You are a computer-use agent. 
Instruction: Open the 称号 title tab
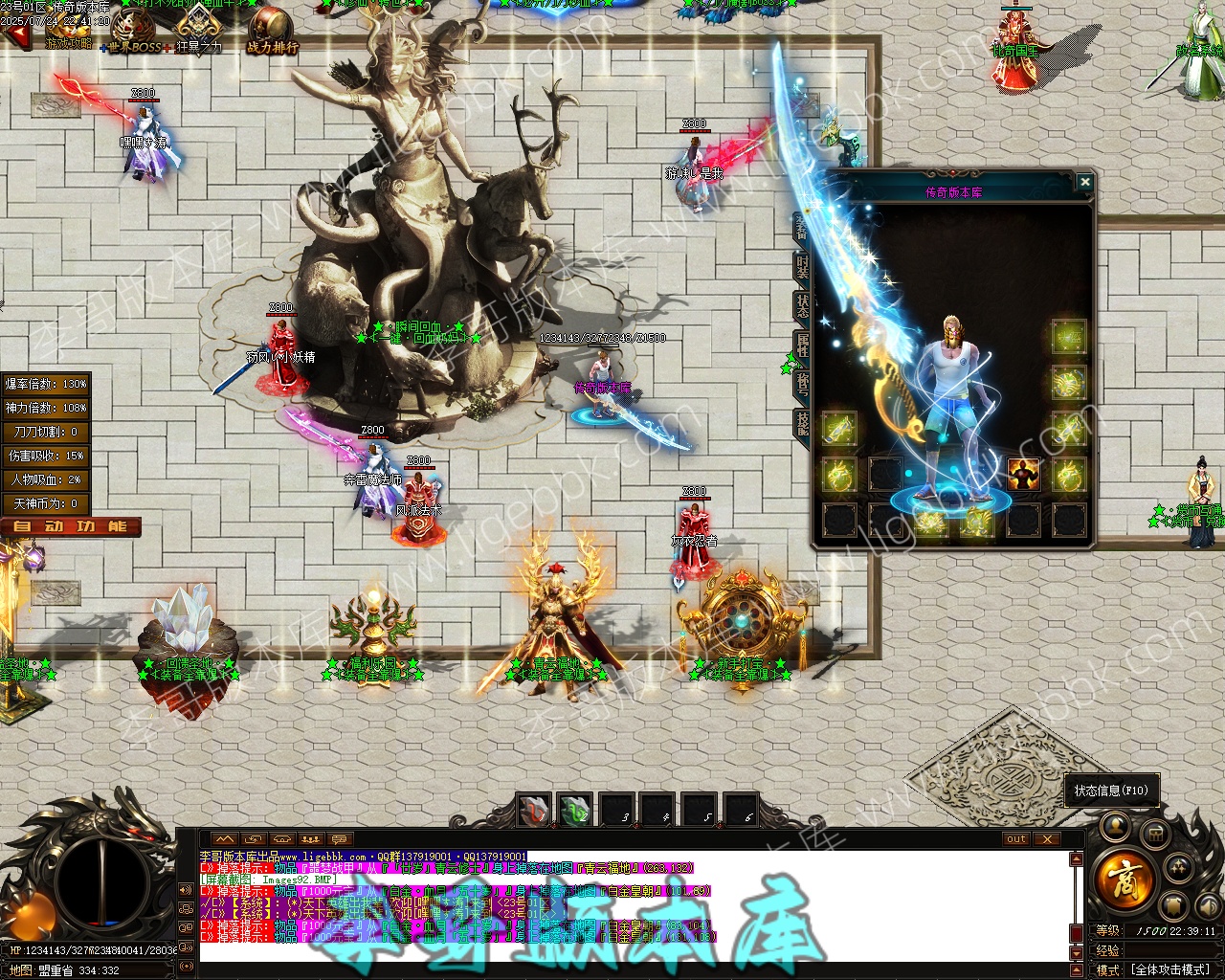(x=802, y=384)
